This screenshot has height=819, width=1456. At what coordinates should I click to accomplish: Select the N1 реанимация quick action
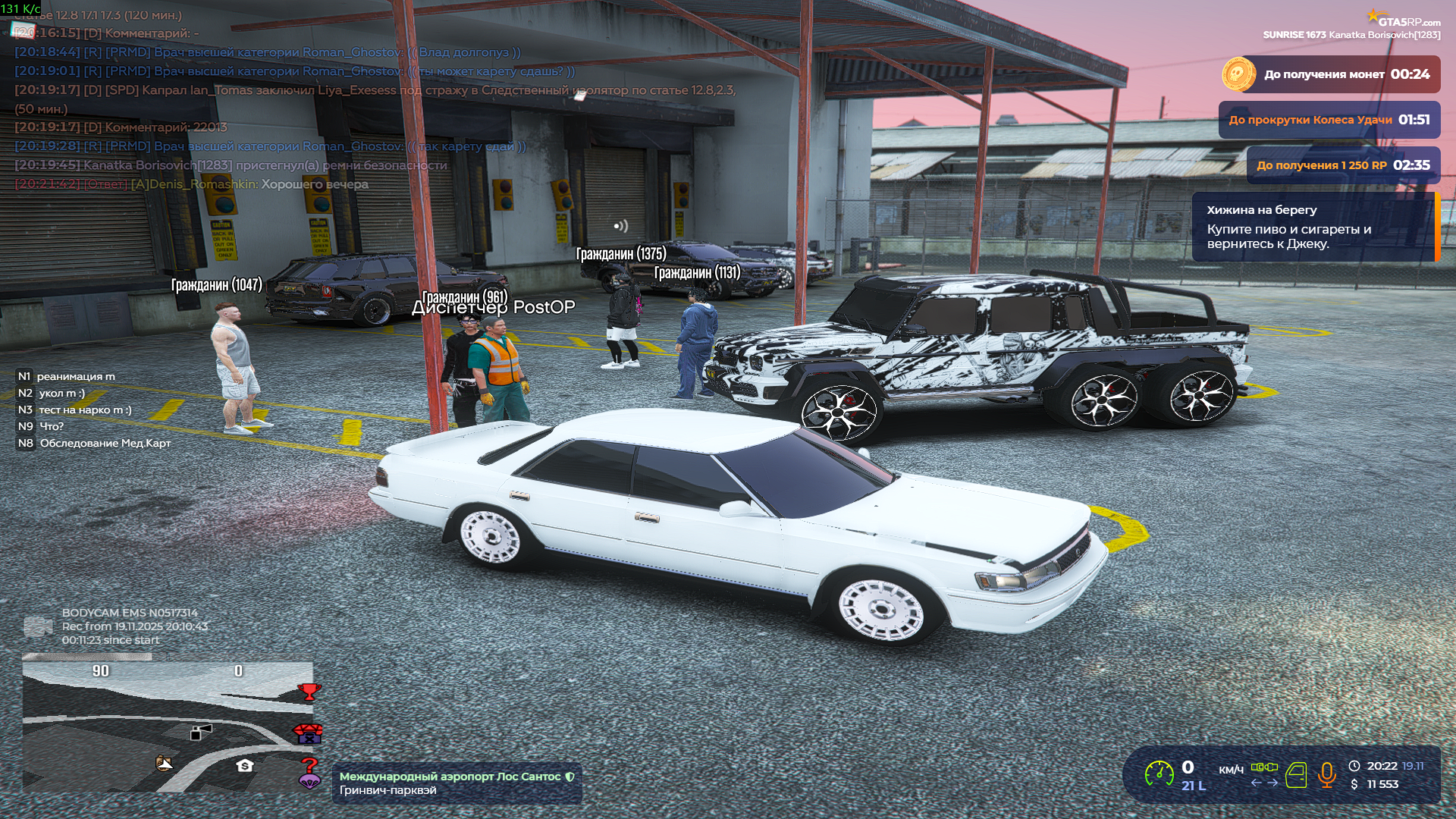click(67, 376)
